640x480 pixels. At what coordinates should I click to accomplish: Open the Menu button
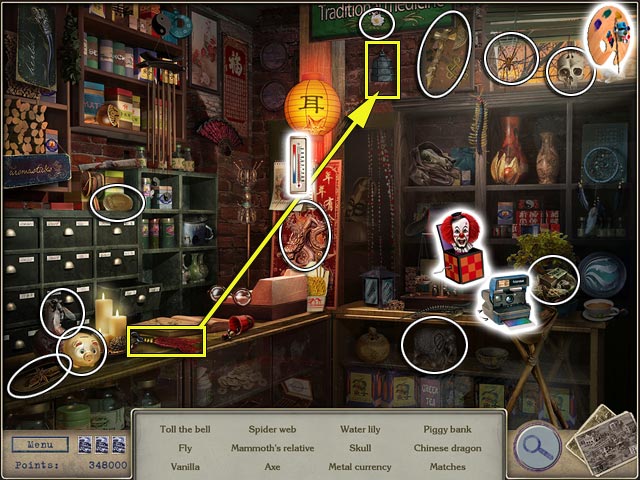(40, 443)
